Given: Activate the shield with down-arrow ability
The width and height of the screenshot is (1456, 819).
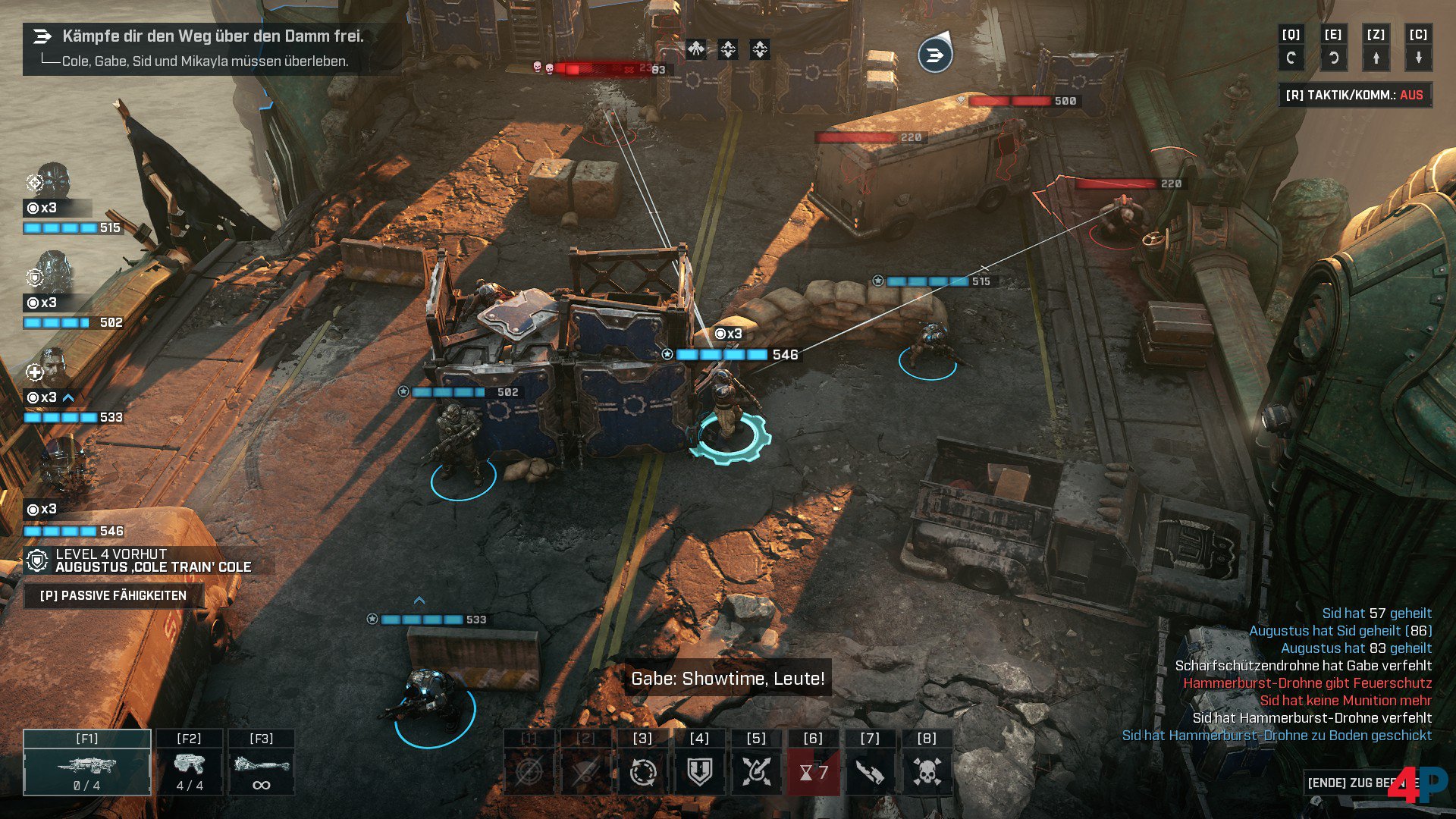Looking at the screenshot, I should [699, 772].
